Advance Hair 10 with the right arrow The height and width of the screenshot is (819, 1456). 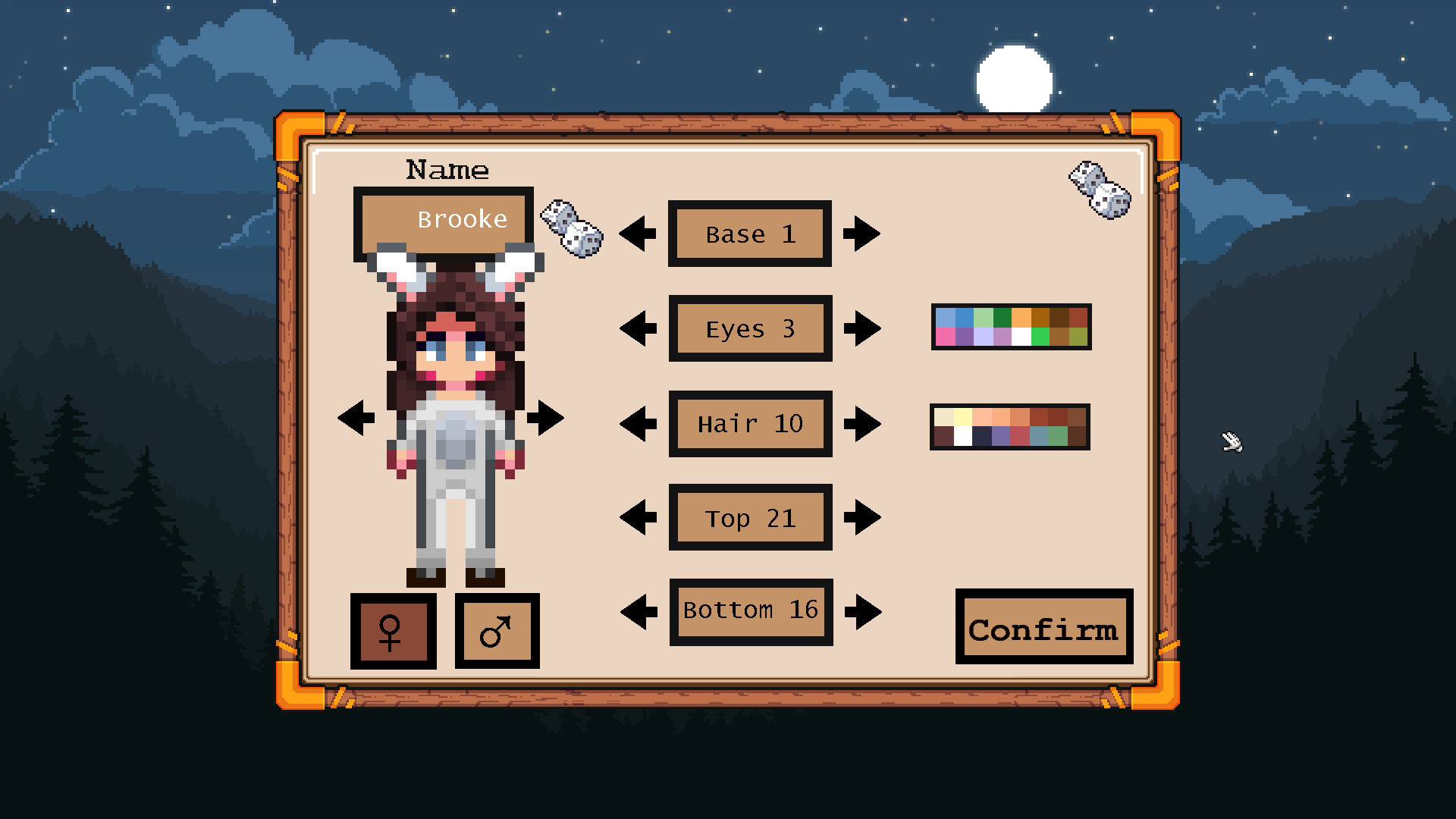[863, 423]
